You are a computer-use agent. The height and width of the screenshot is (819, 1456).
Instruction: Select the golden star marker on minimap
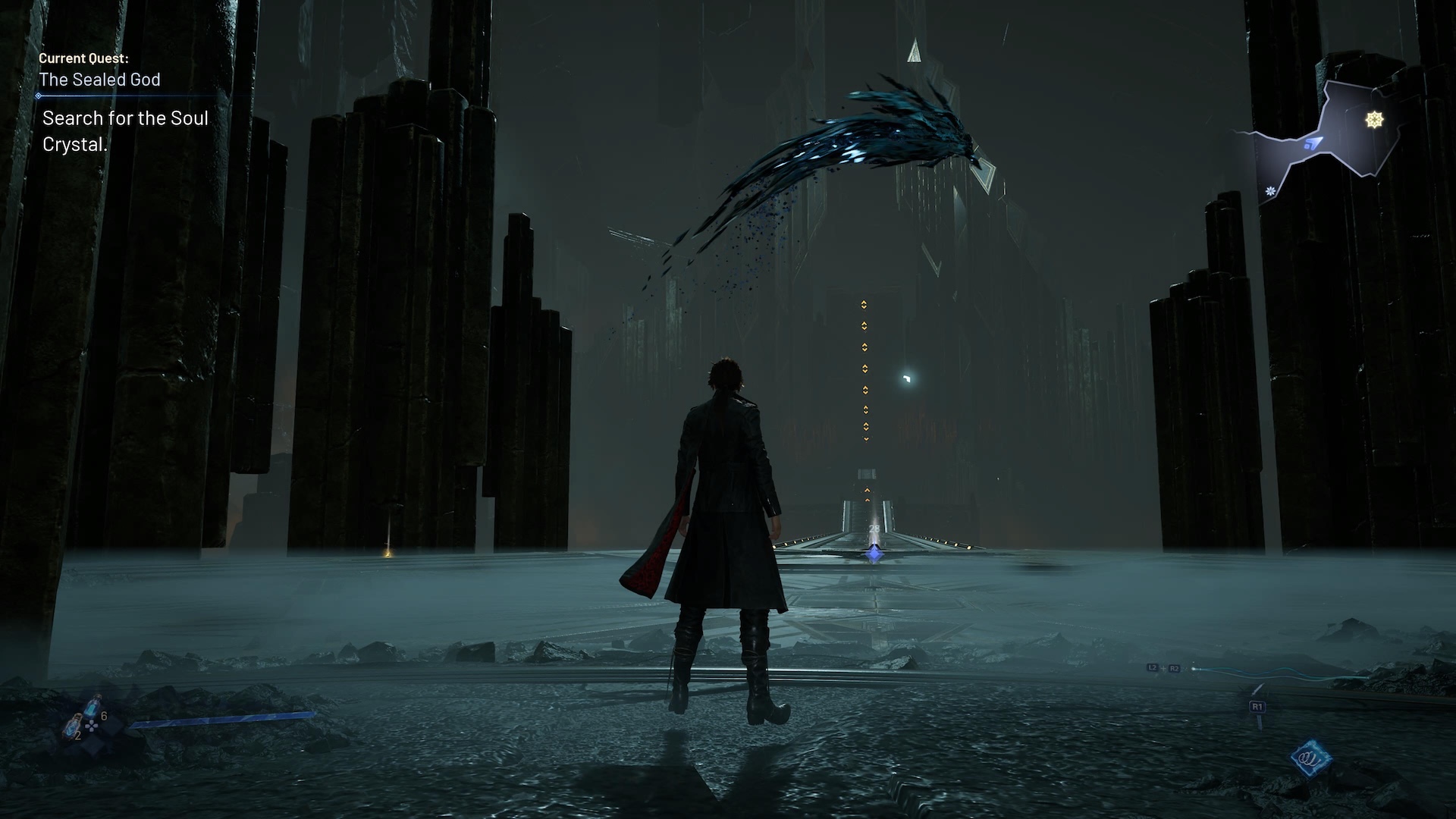[1374, 120]
